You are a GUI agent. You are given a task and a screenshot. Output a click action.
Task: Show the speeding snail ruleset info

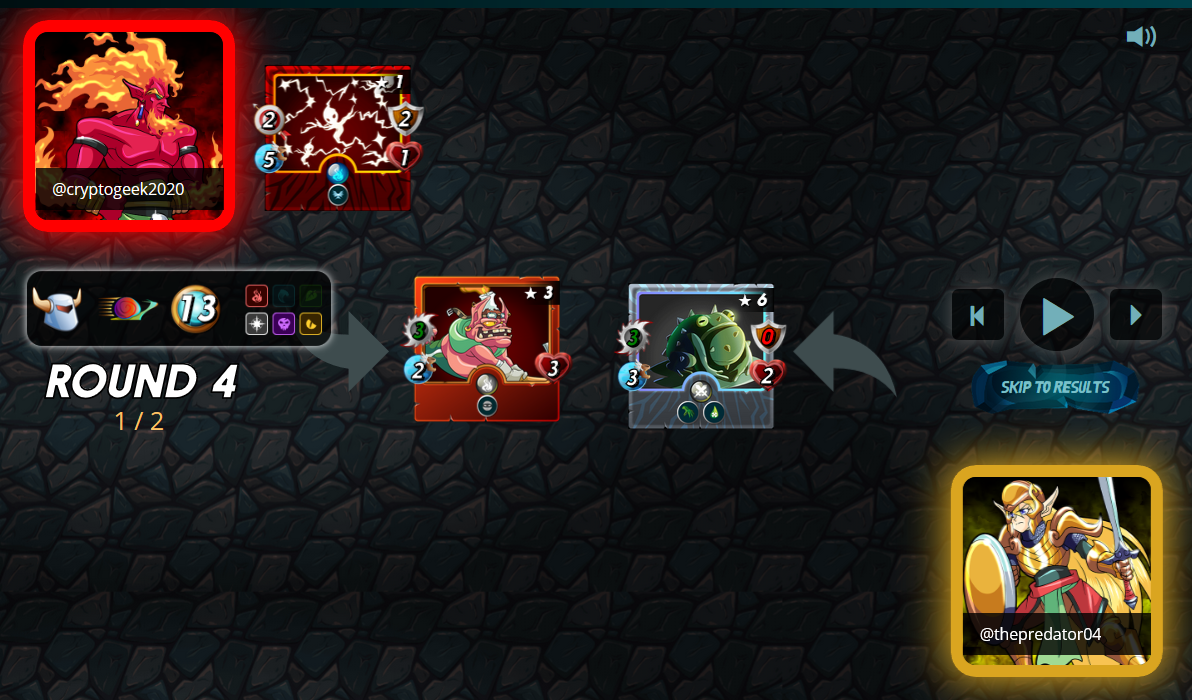[126, 309]
